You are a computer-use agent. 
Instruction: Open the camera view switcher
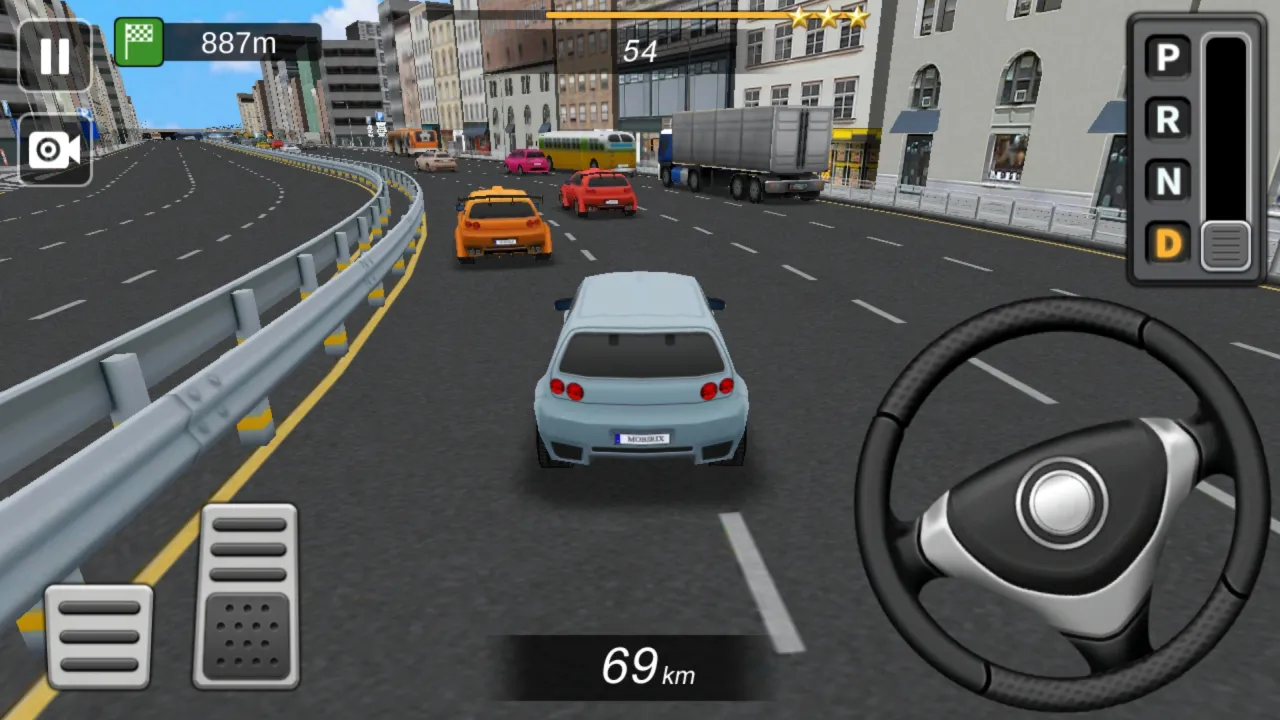(x=54, y=150)
